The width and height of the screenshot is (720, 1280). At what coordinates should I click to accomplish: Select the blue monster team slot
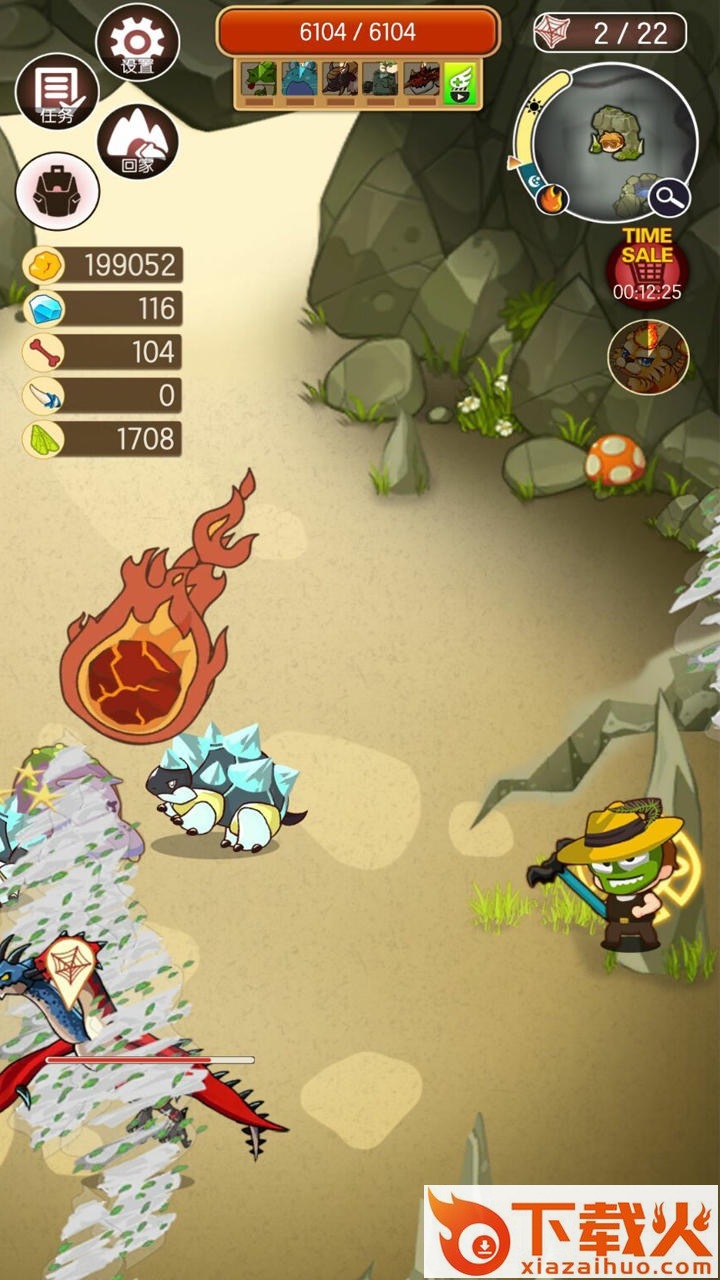coord(299,80)
